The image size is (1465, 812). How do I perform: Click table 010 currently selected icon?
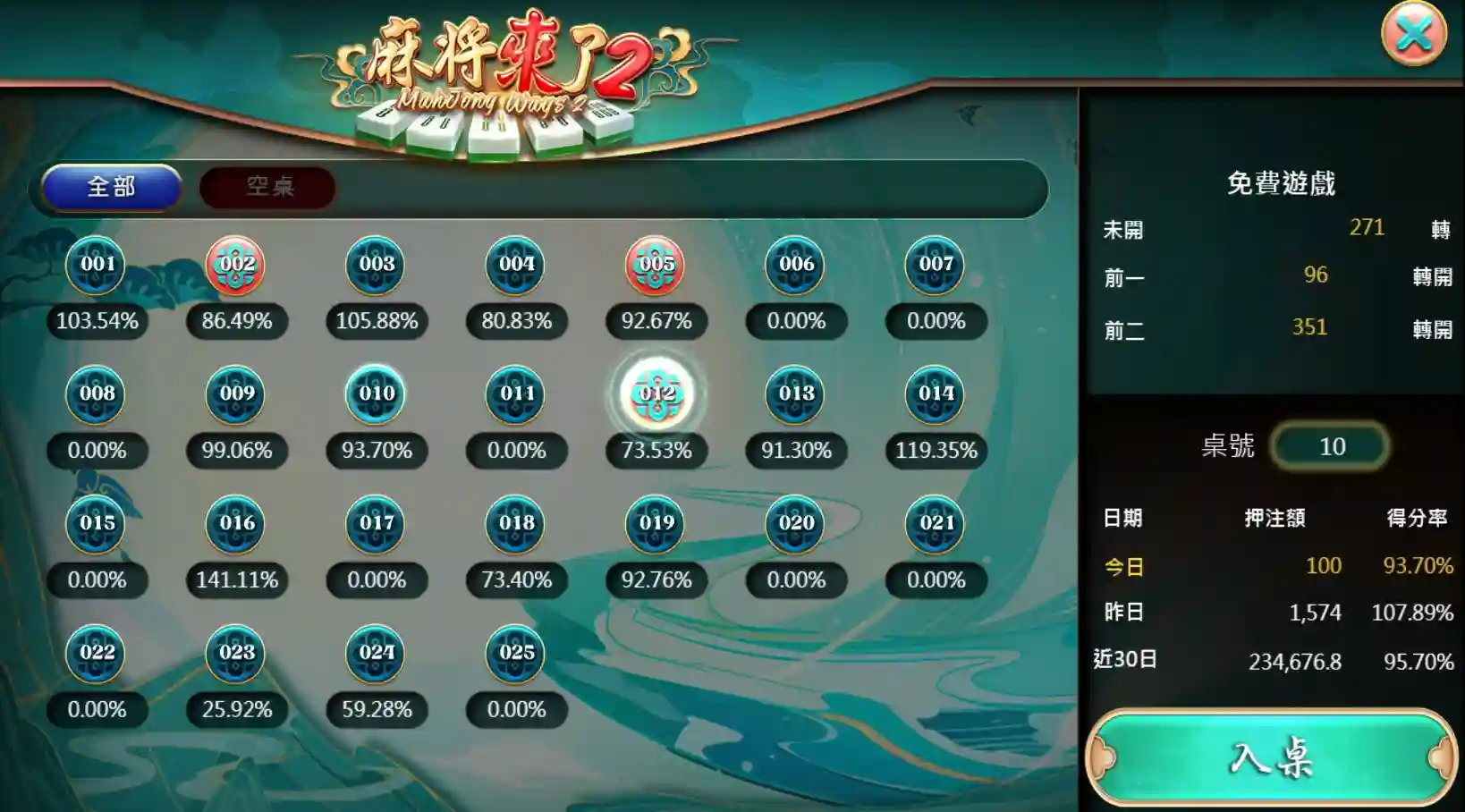pos(377,394)
